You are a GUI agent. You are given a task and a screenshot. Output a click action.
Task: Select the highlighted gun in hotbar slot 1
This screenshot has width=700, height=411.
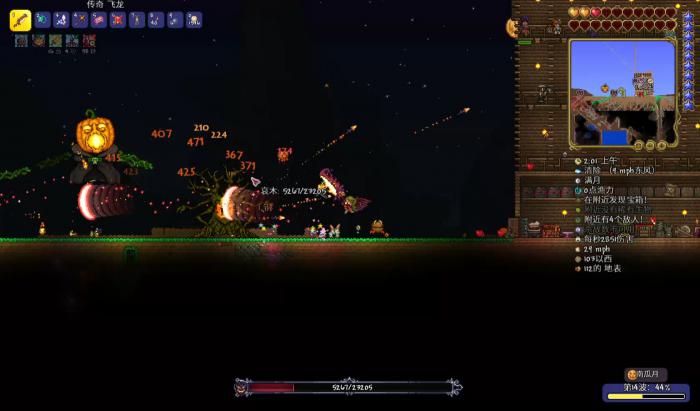20,20
